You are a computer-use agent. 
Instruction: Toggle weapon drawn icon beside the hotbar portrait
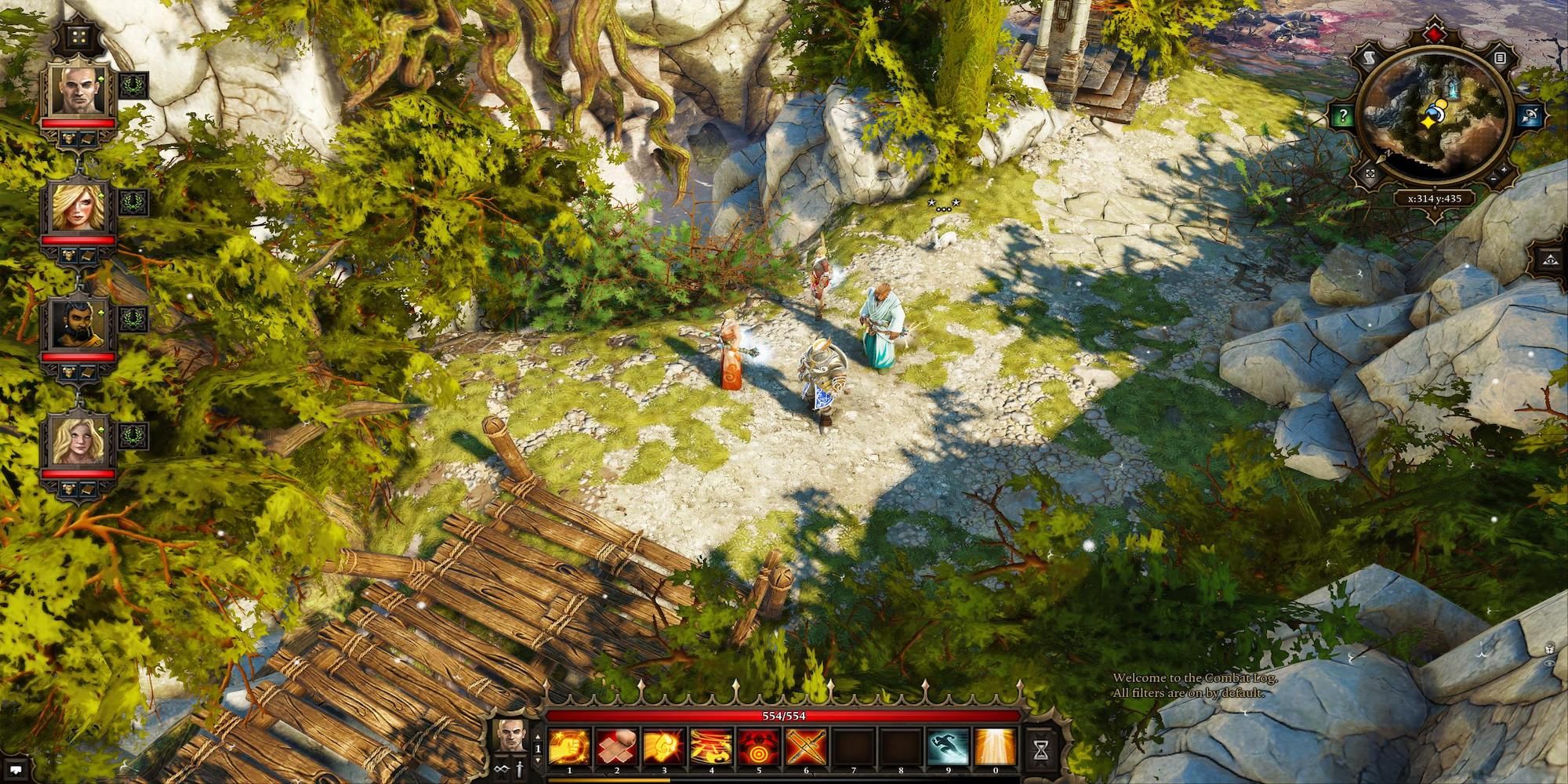[519, 770]
